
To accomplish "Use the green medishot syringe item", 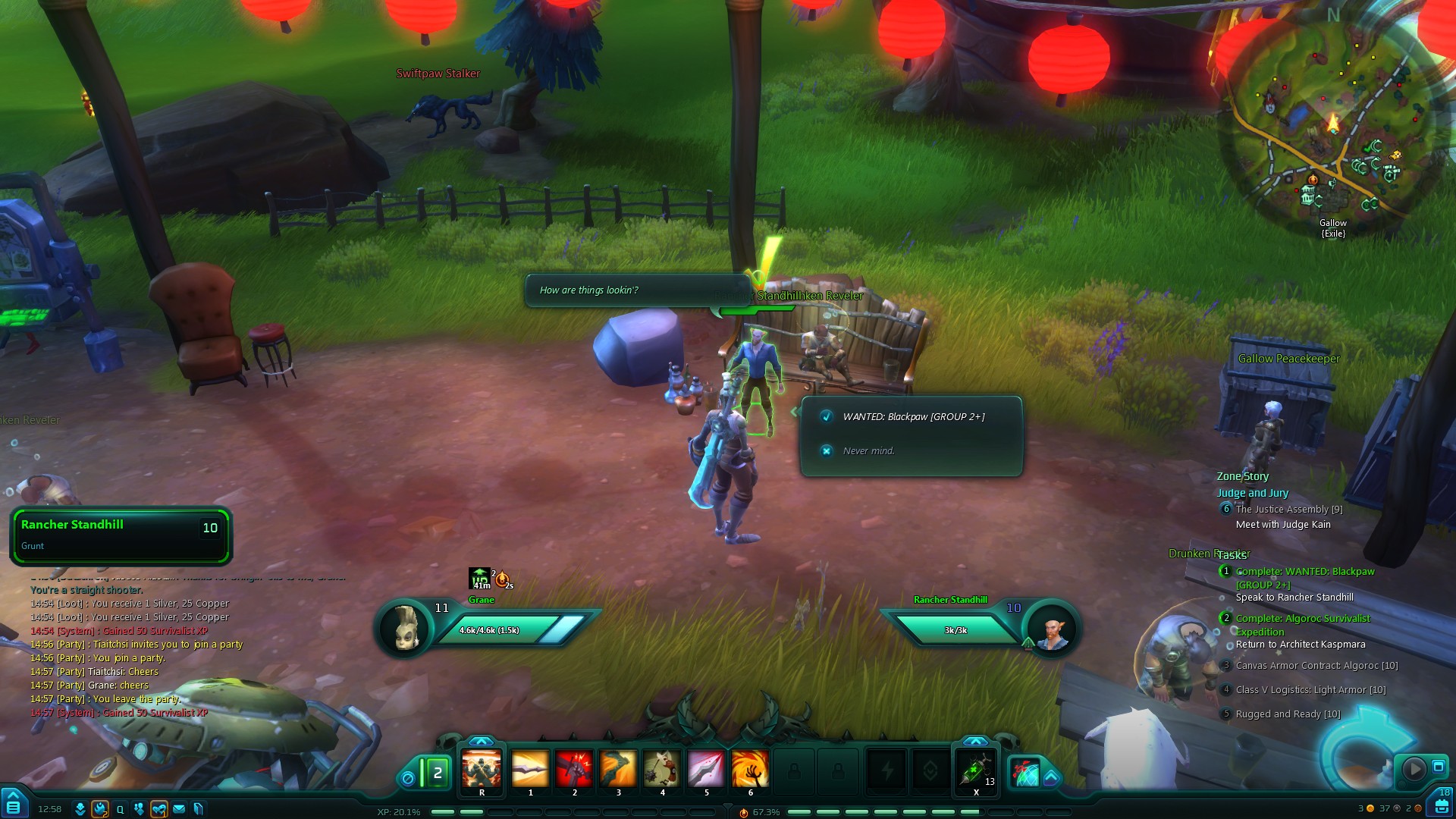I will click(x=975, y=771).
